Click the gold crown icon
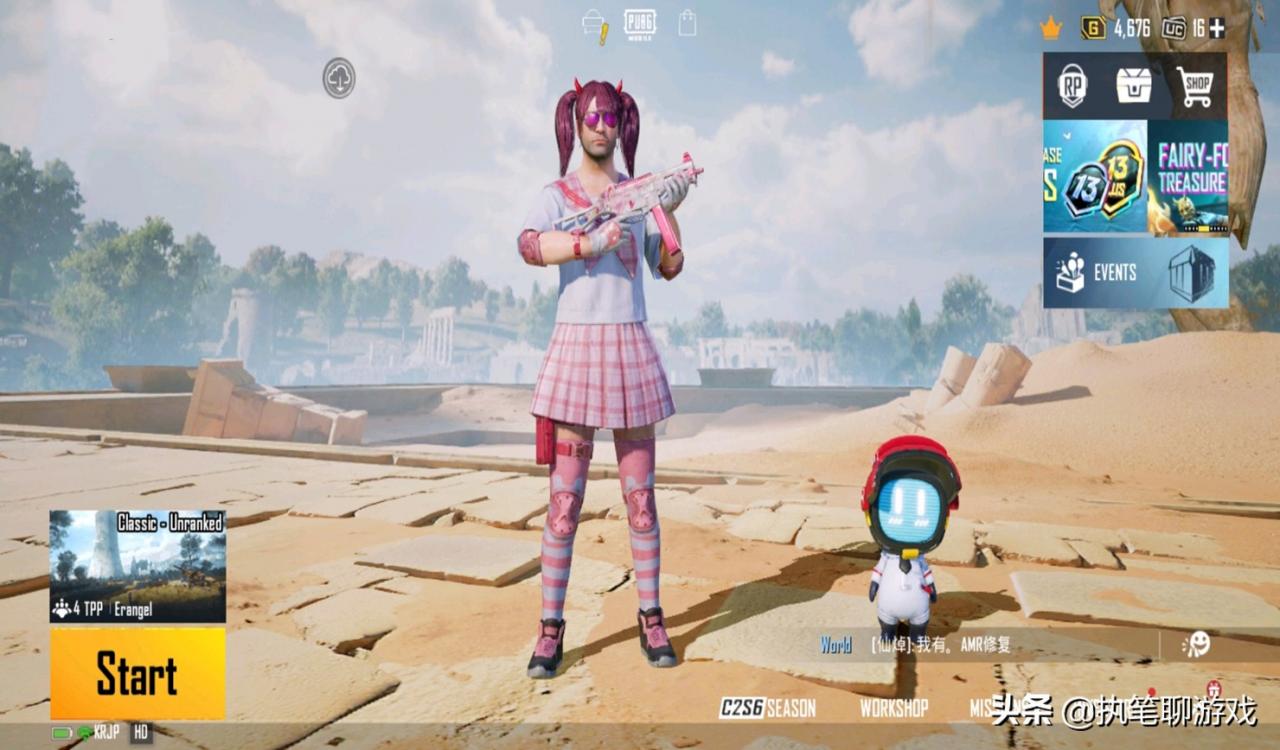The image size is (1280, 750). 1050,28
